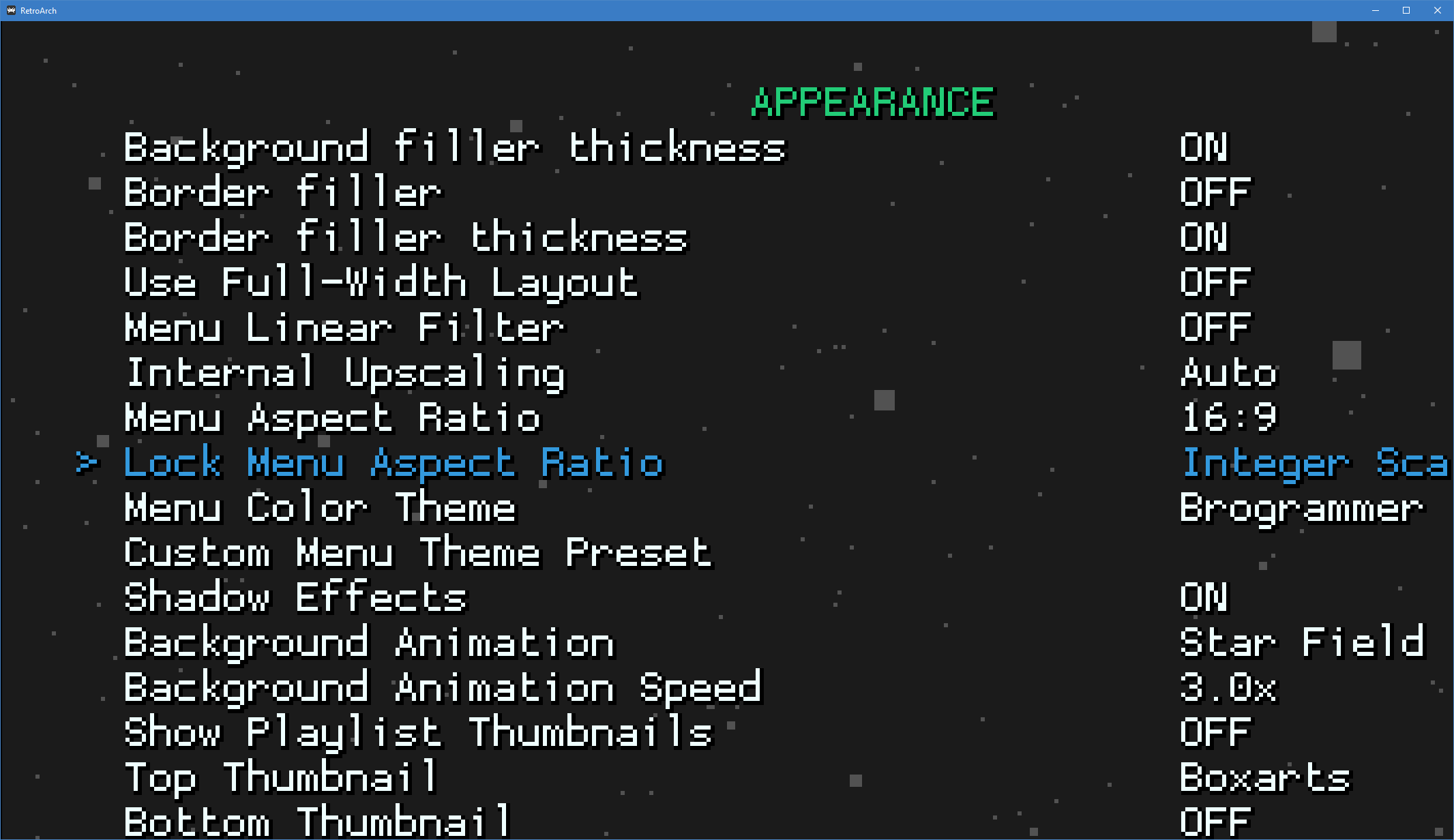Click the Integer Scale value text
The height and width of the screenshot is (840, 1454).
click(1316, 462)
